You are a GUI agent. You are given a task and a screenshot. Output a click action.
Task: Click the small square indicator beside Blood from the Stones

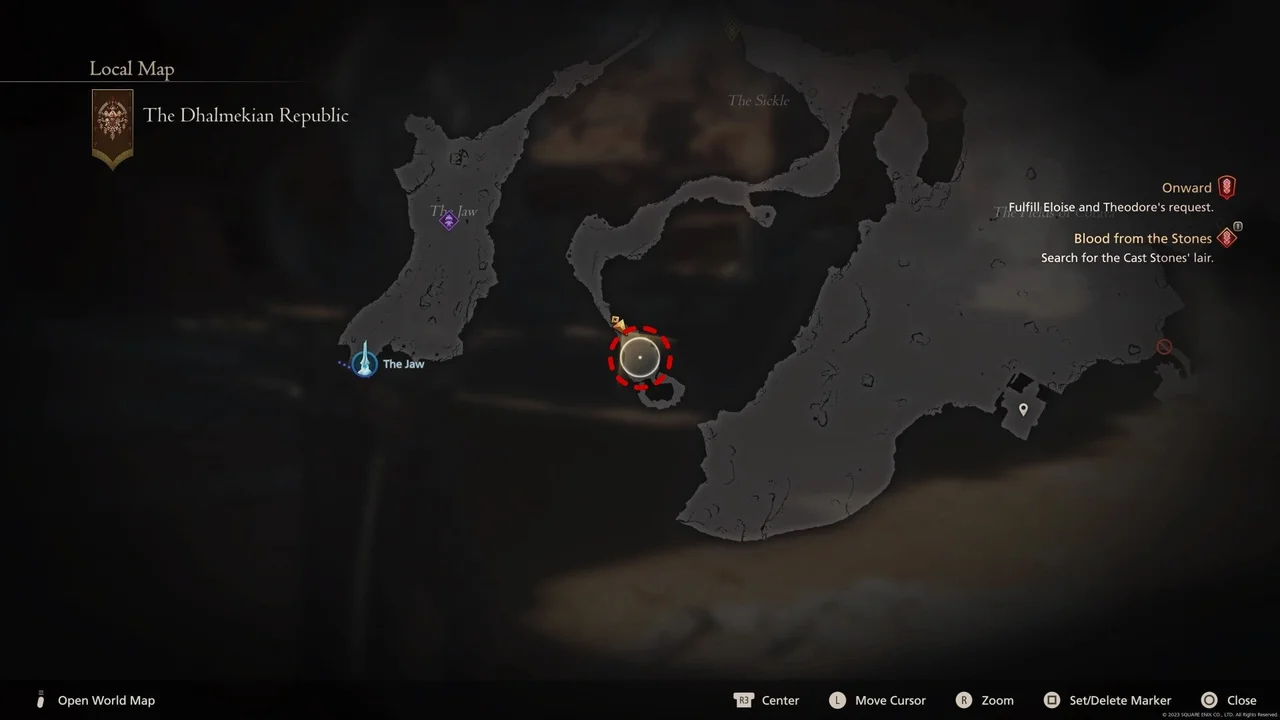coord(1238,226)
